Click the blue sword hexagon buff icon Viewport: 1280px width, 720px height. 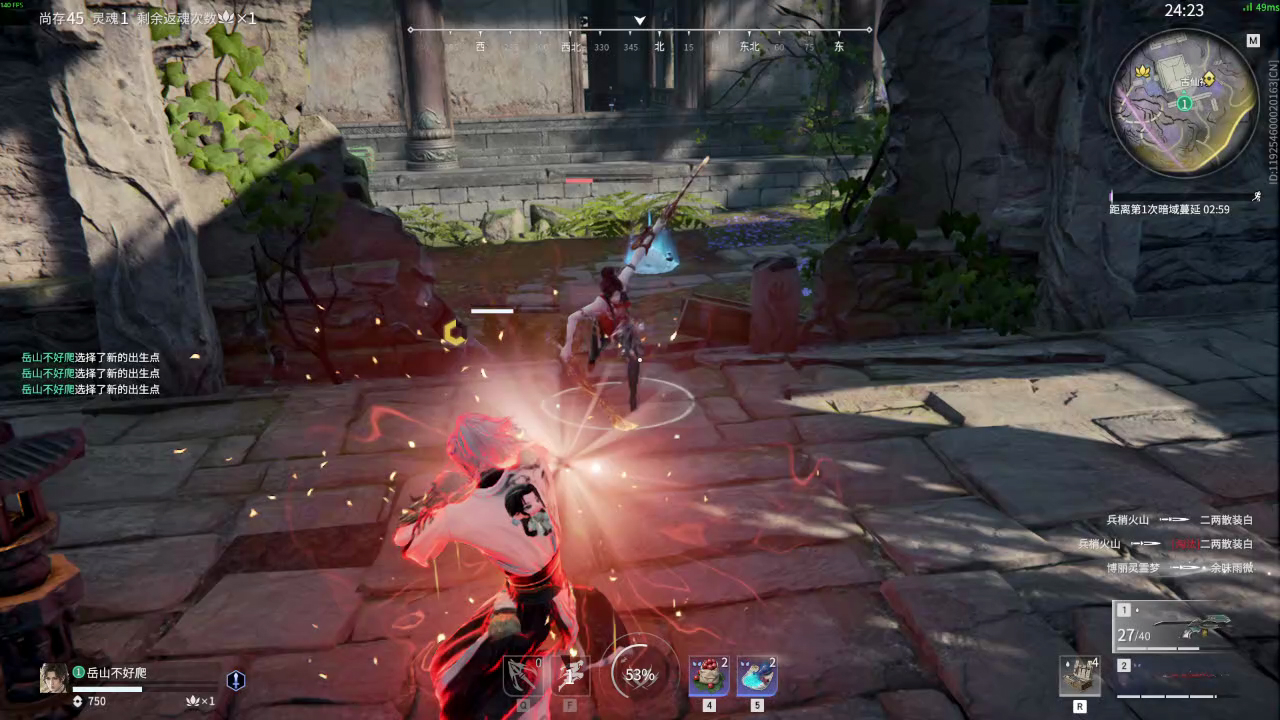pos(236,681)
